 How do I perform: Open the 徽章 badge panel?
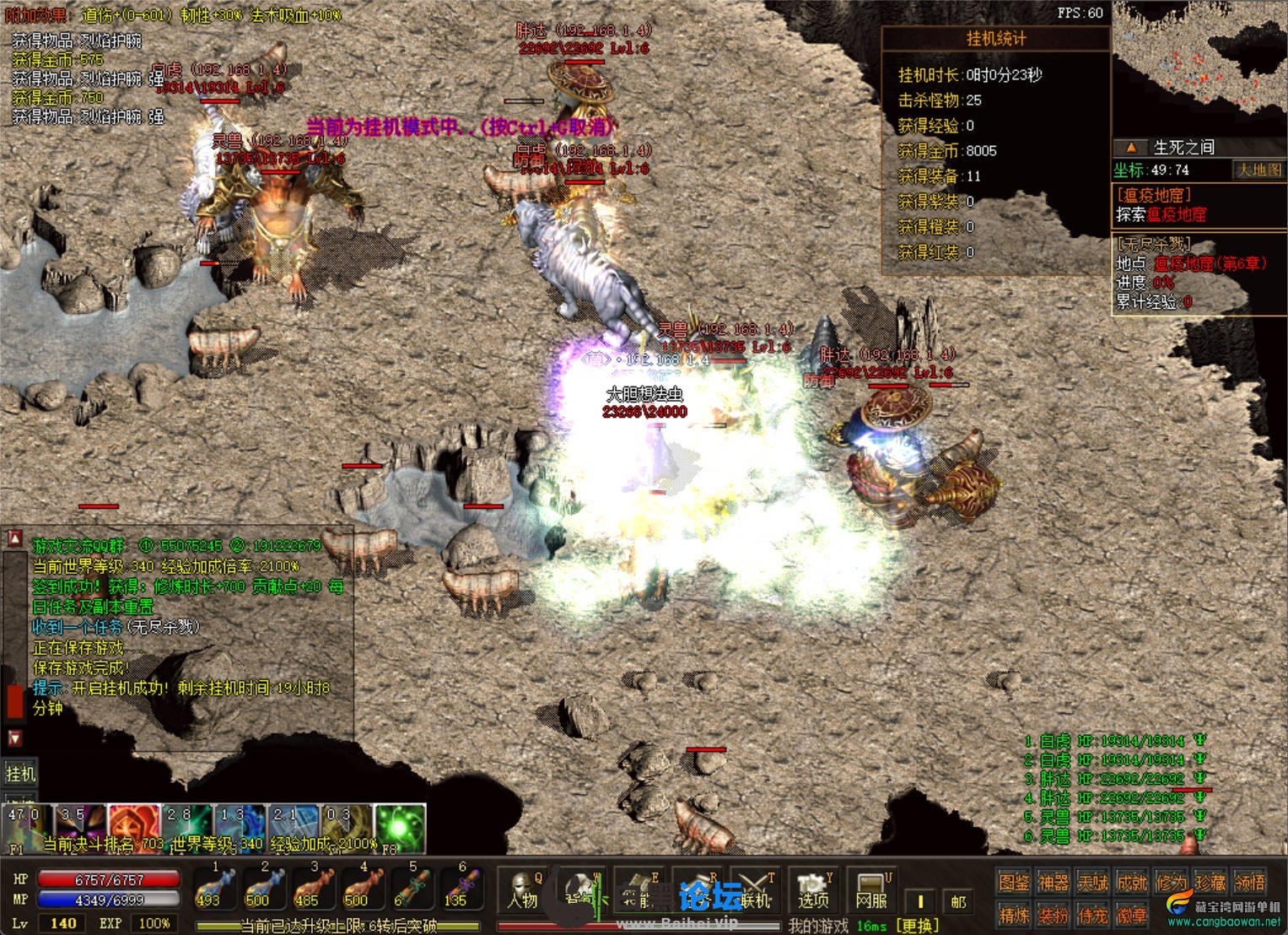click(x=1132, y=915)
